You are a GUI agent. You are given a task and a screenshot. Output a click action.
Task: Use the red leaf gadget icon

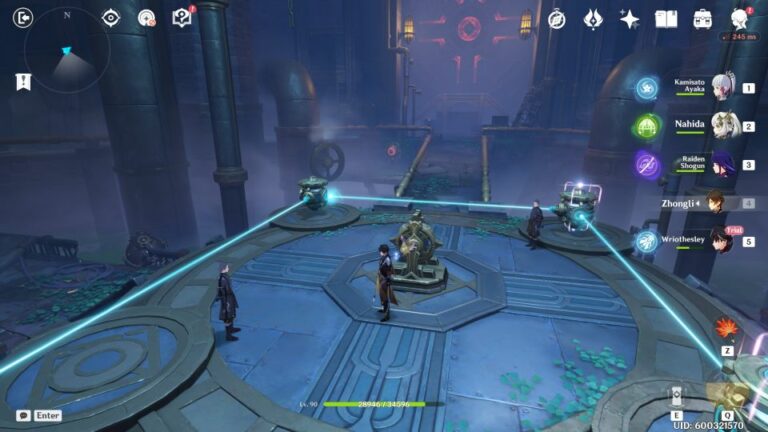727,328
